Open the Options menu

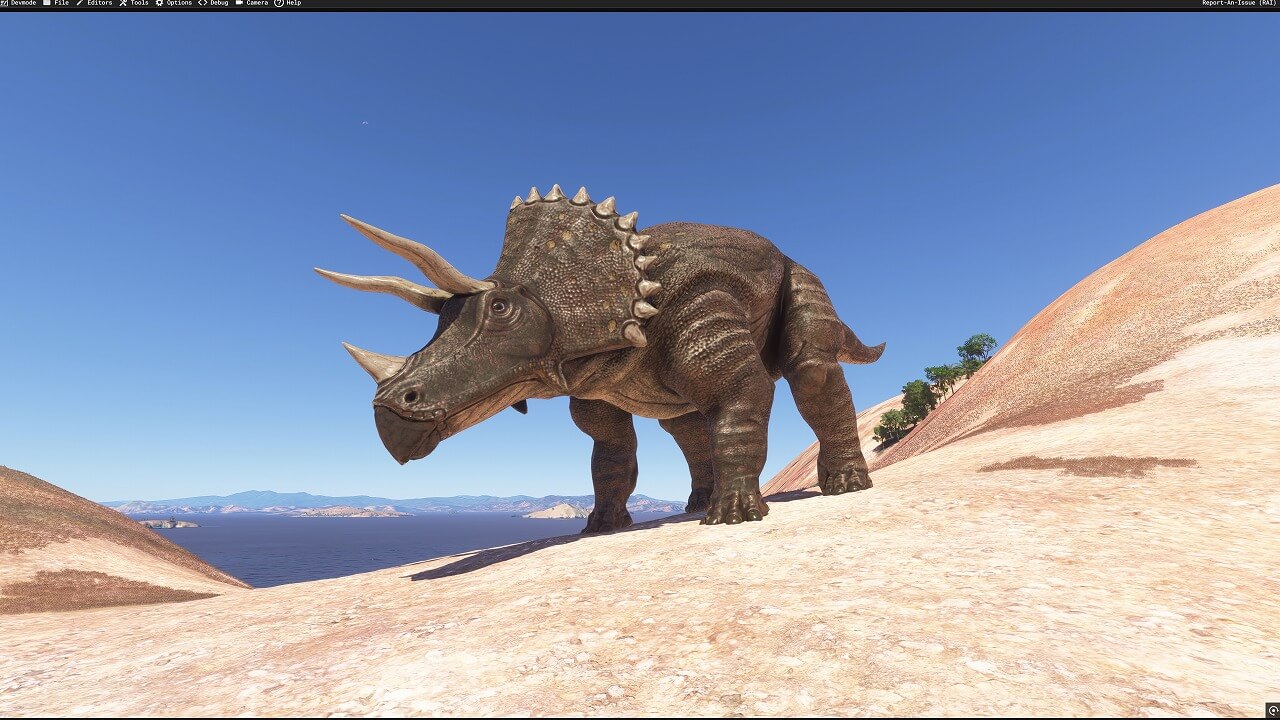click(x=174, y=3)
